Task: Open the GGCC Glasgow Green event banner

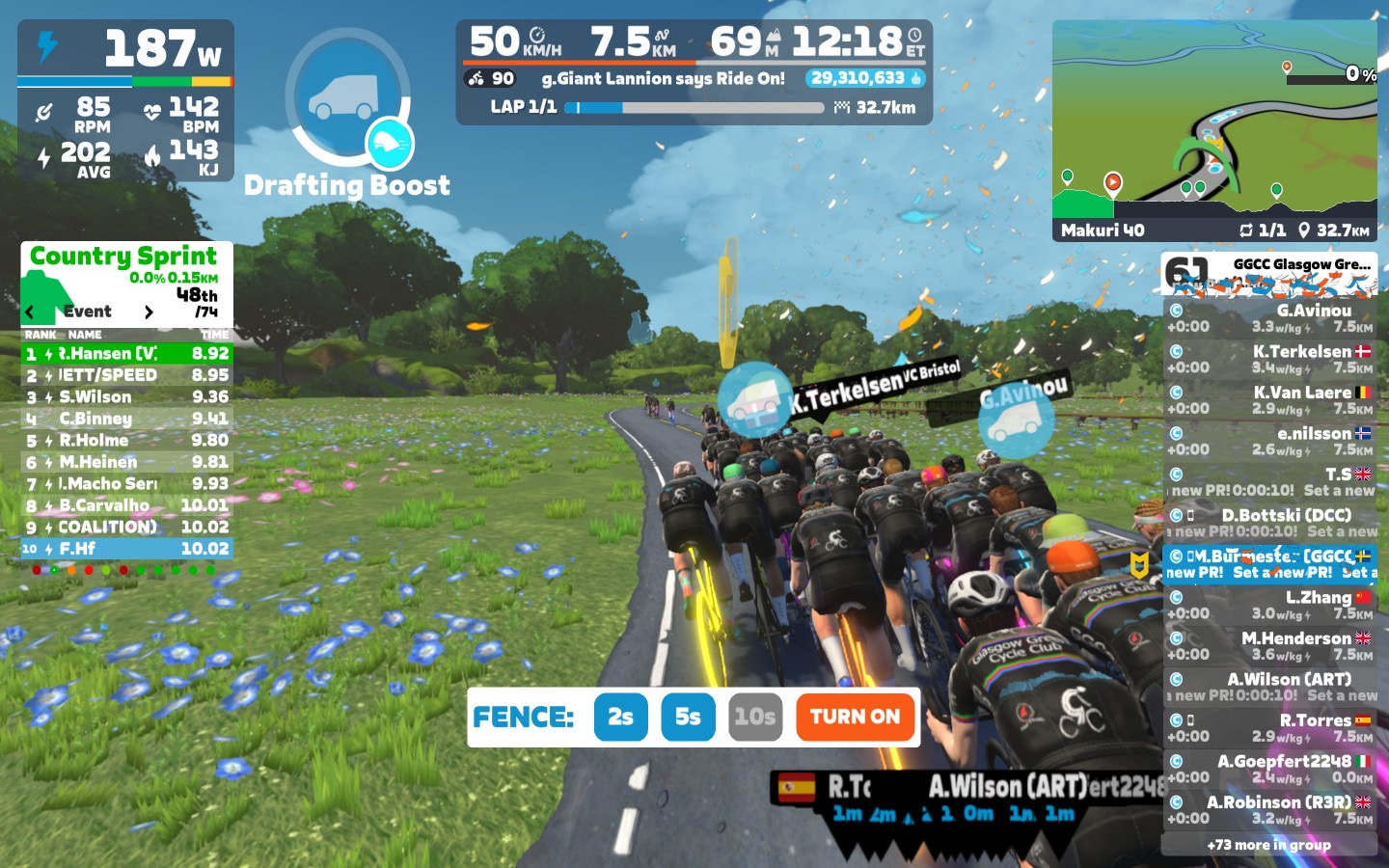Action: pos(1269,273)
